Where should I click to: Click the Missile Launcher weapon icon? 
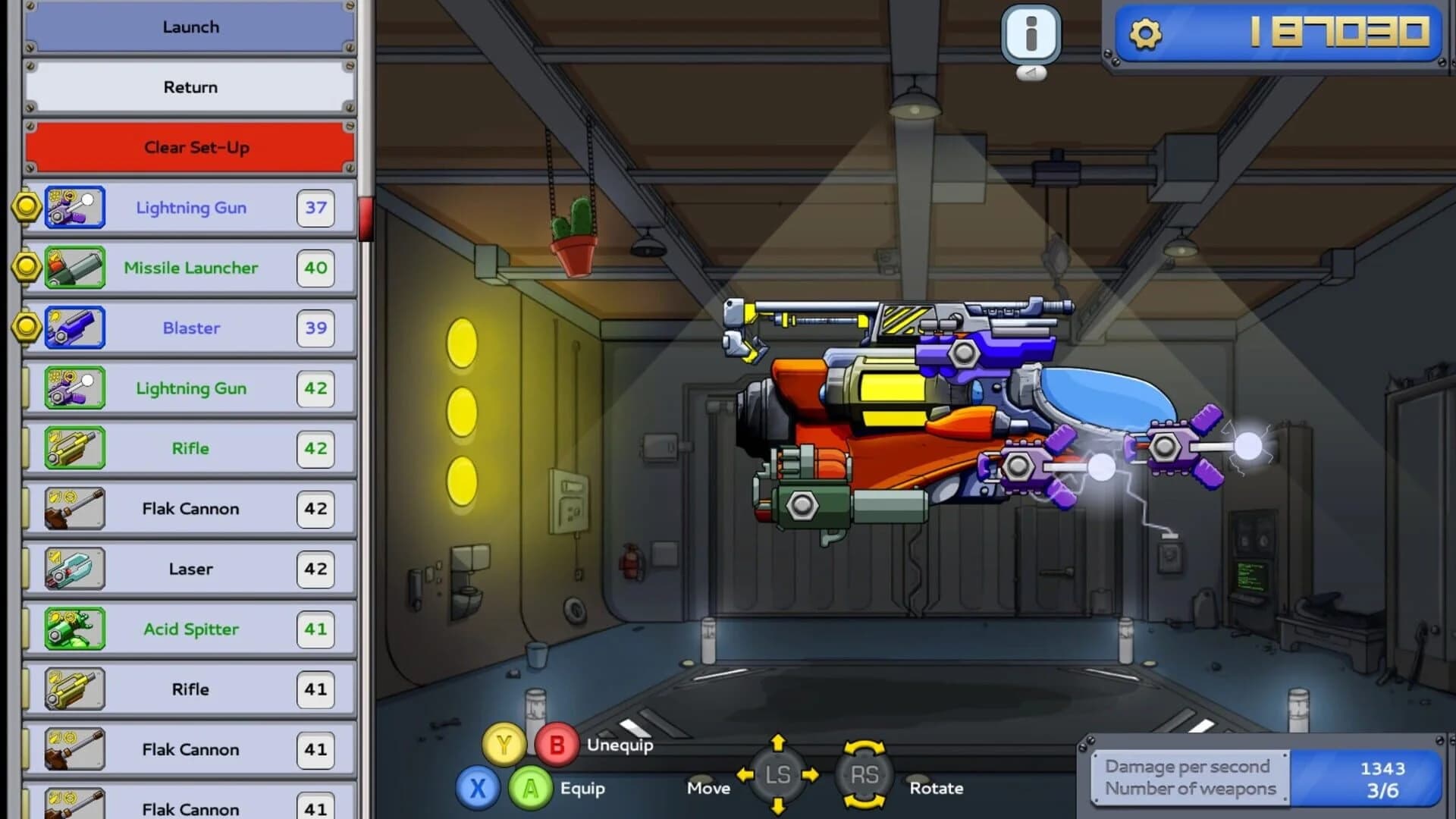(74, 268)
